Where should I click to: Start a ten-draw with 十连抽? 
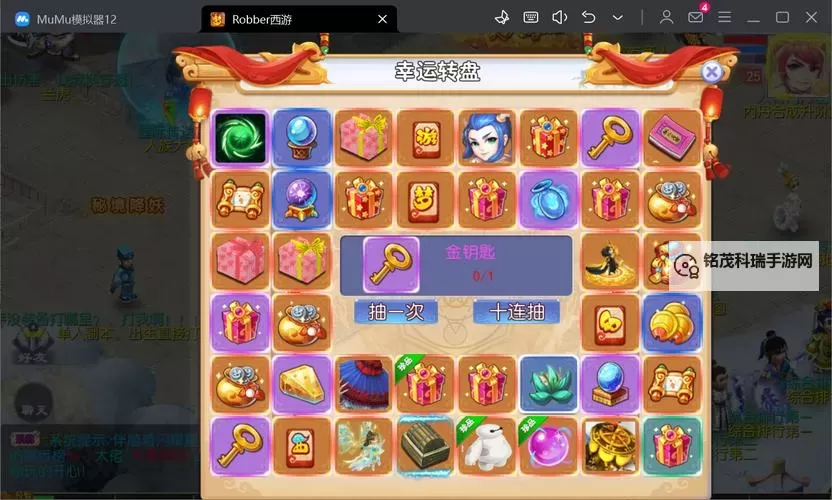(x=516, y=312)
